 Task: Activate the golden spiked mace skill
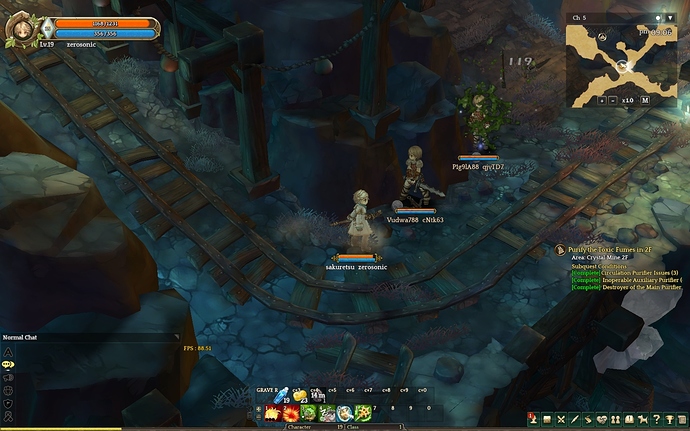click(x=361, y=413)
